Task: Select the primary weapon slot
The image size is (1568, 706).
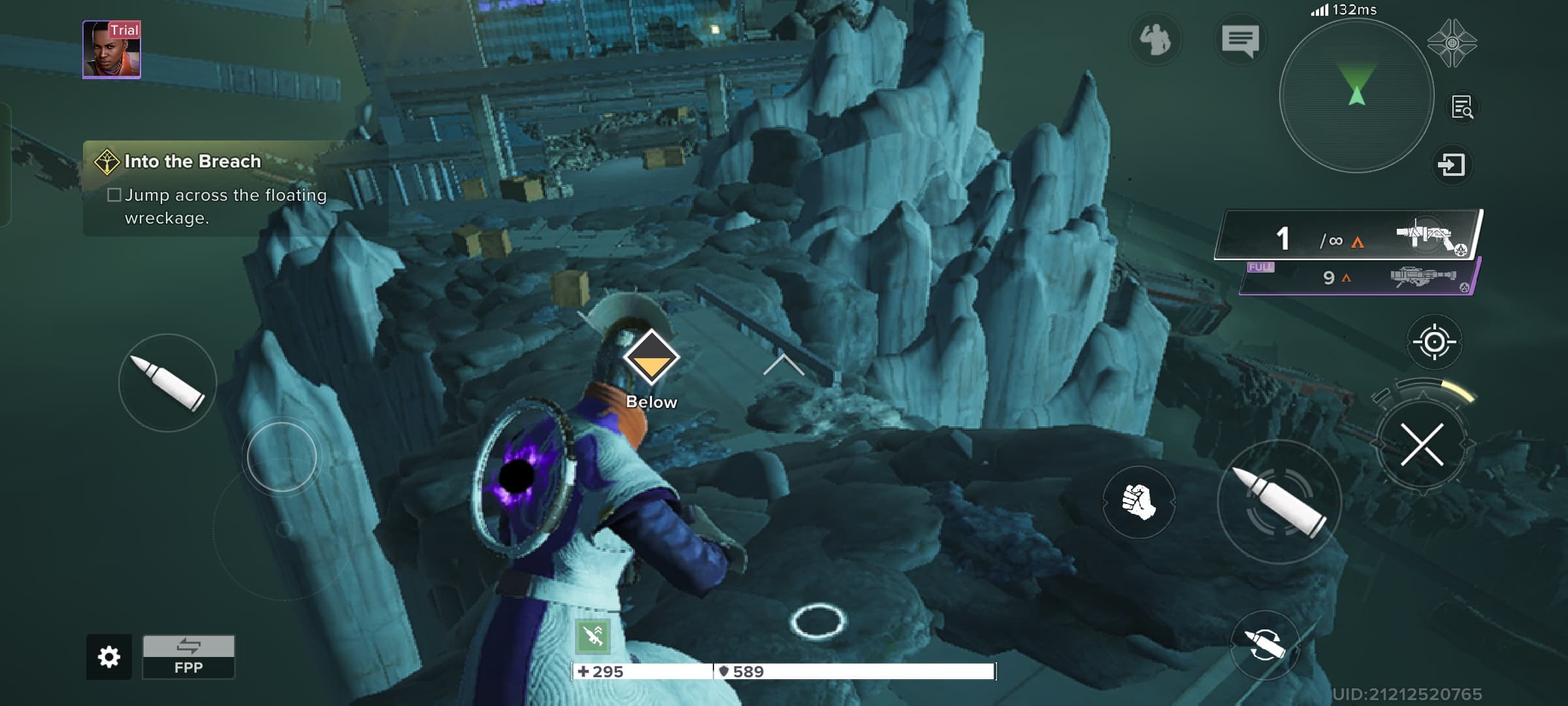Action: pos(1348,237)
